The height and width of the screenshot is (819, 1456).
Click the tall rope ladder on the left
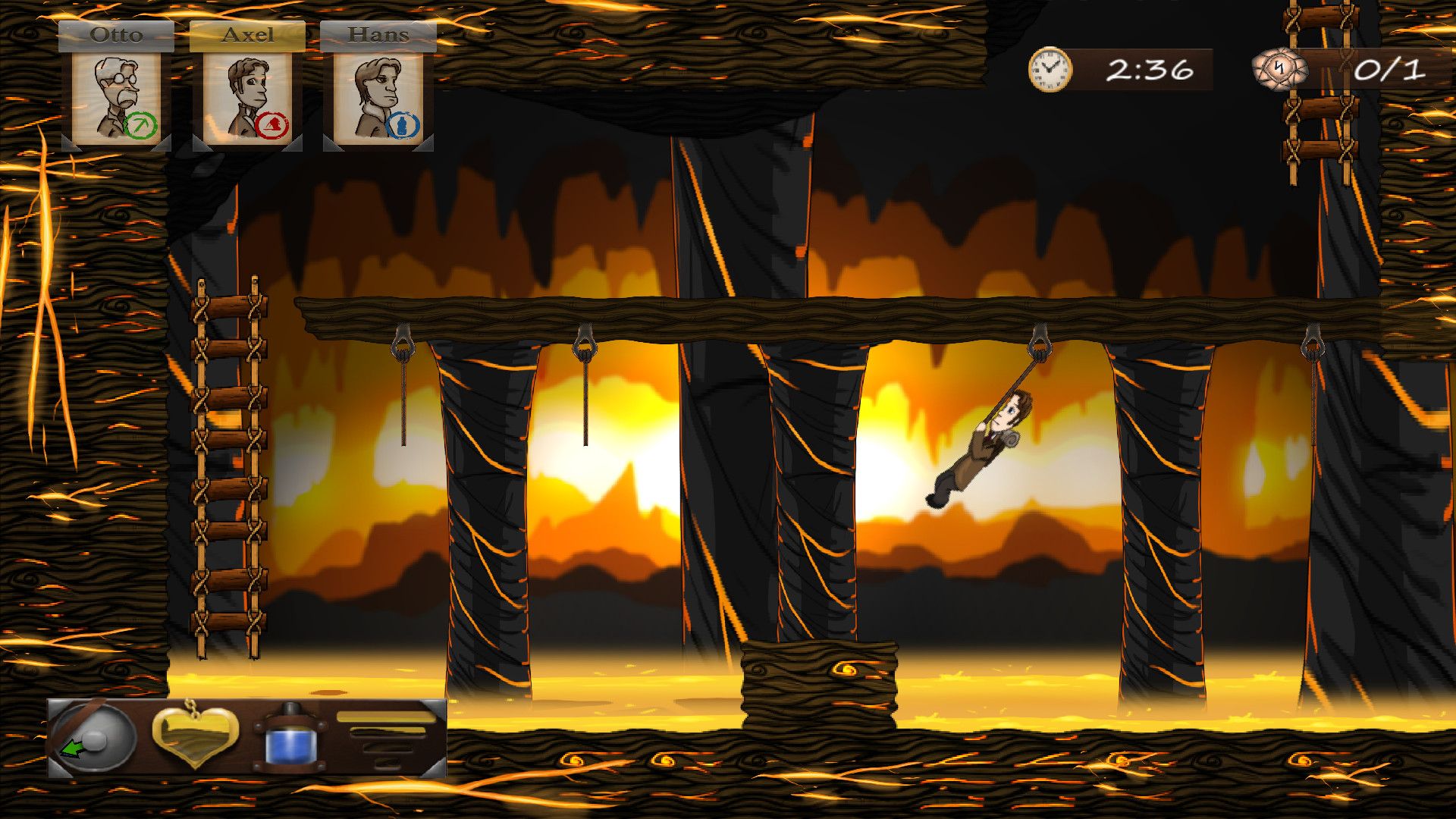point(227,470)
